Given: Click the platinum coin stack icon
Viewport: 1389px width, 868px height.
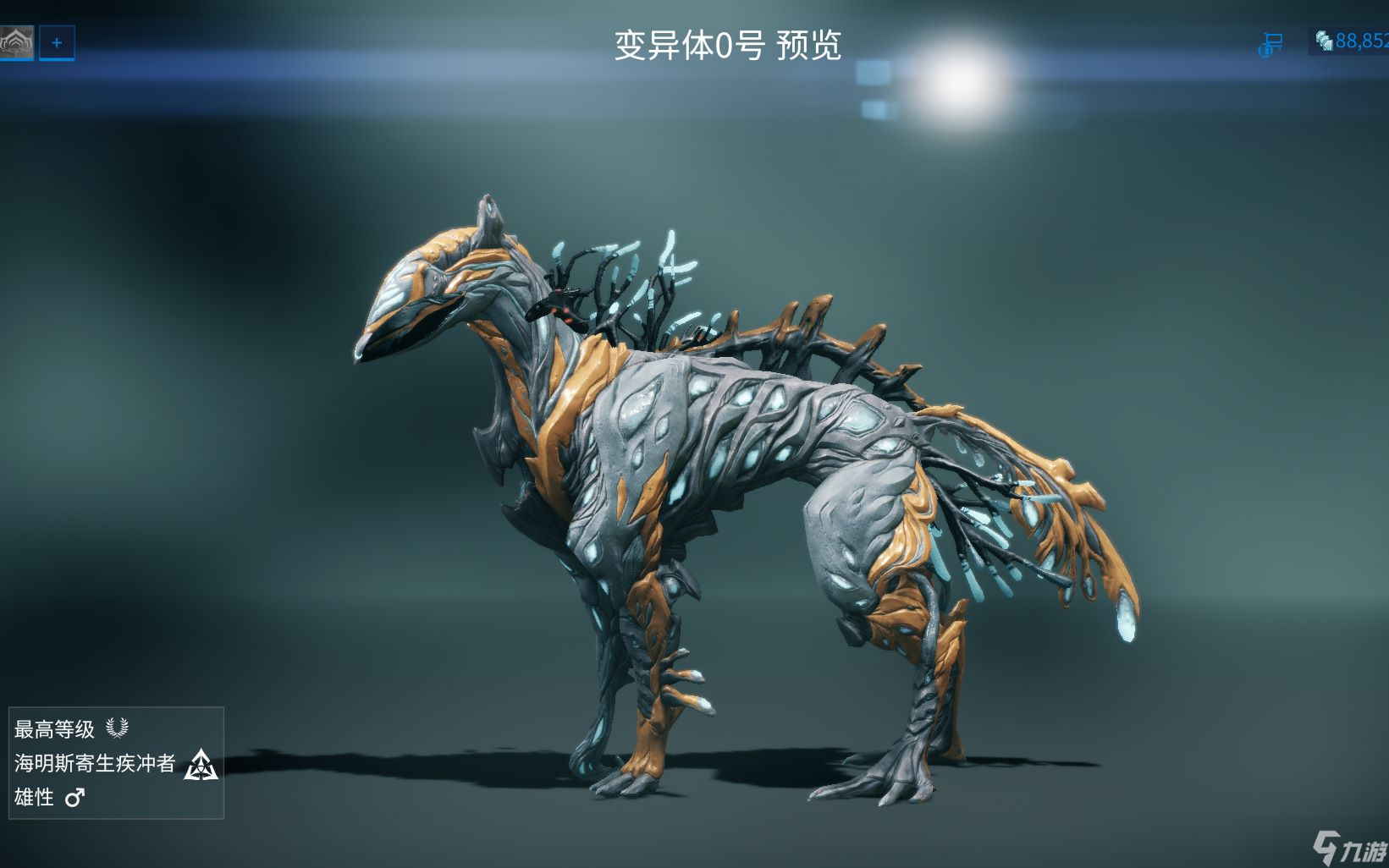Looking at the screenshot, I should [1322, 40].
